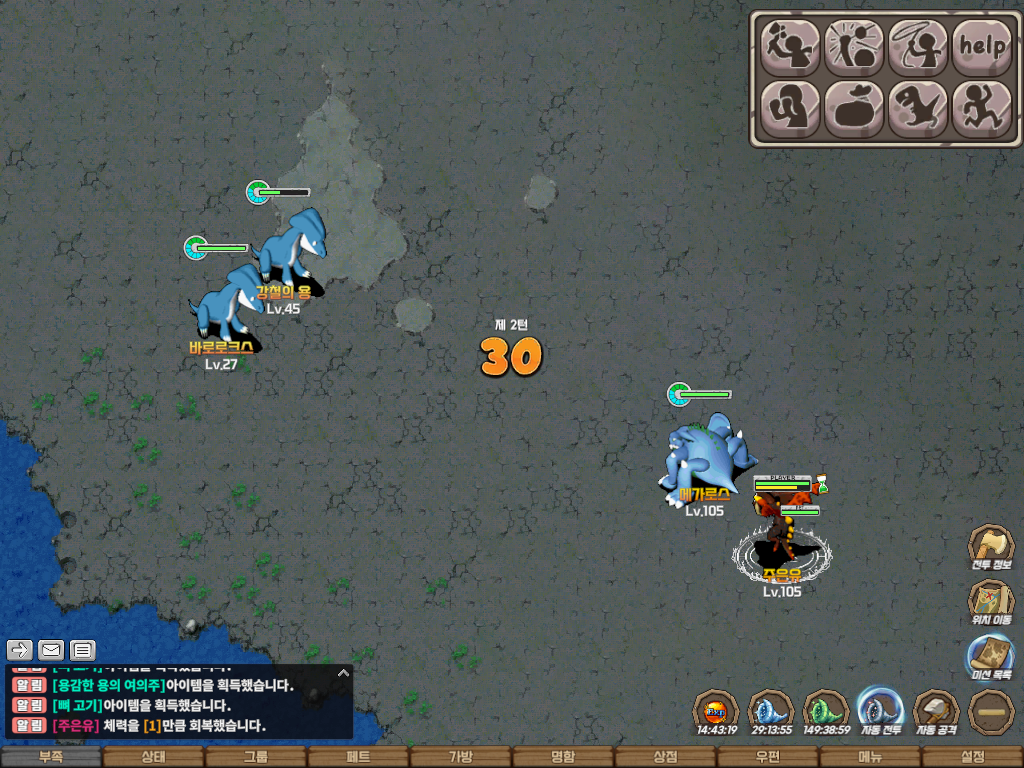Open the 상점 shop tab

[665, 757]
